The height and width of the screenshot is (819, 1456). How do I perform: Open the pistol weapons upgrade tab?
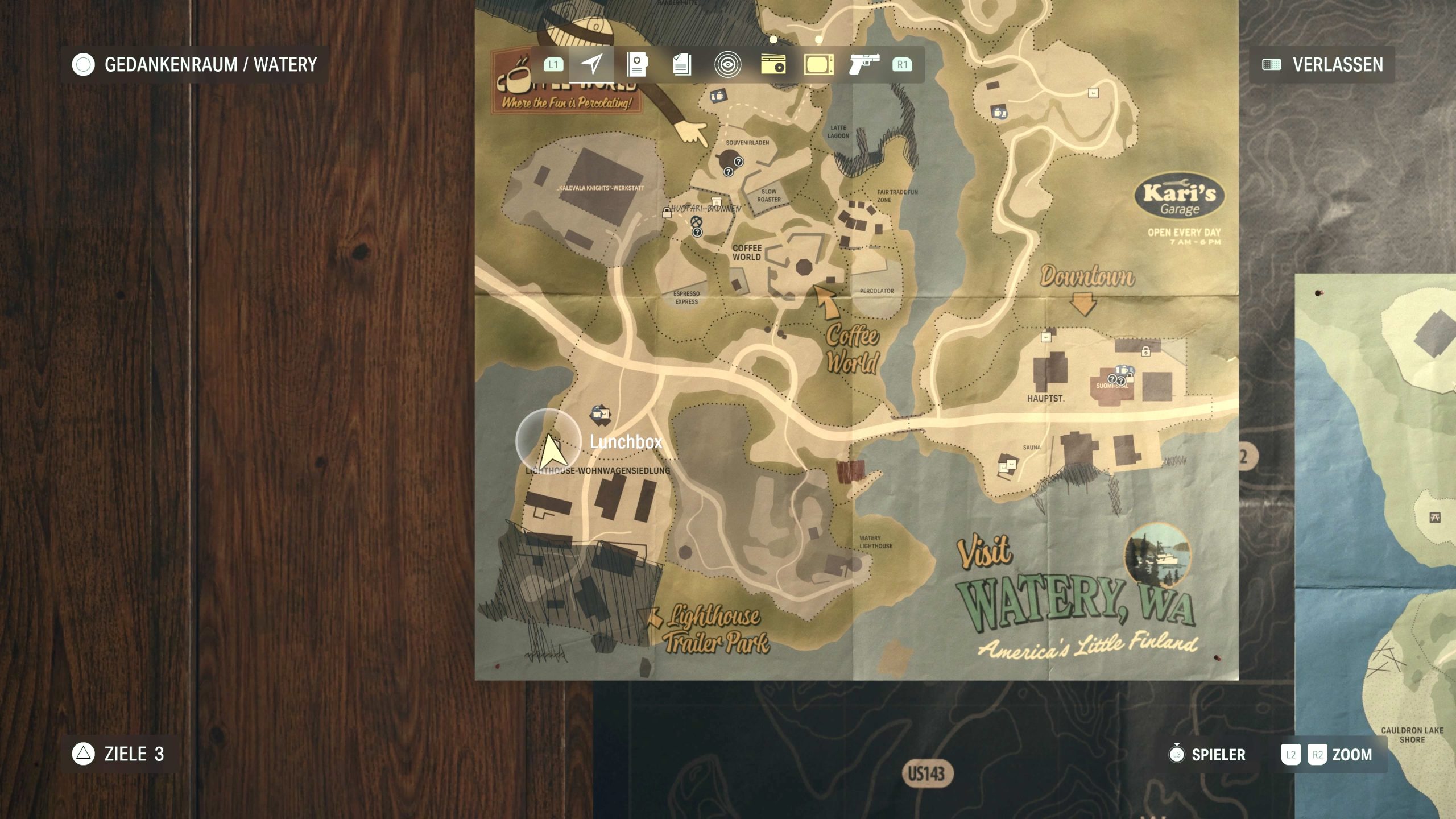point(864,64)
